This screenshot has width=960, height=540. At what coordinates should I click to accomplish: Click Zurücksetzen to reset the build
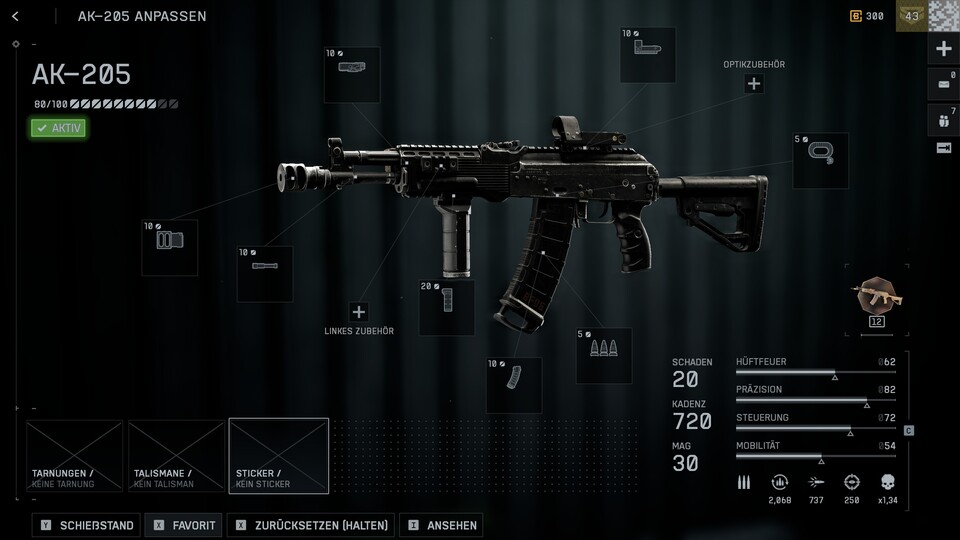tap(311, 525)
